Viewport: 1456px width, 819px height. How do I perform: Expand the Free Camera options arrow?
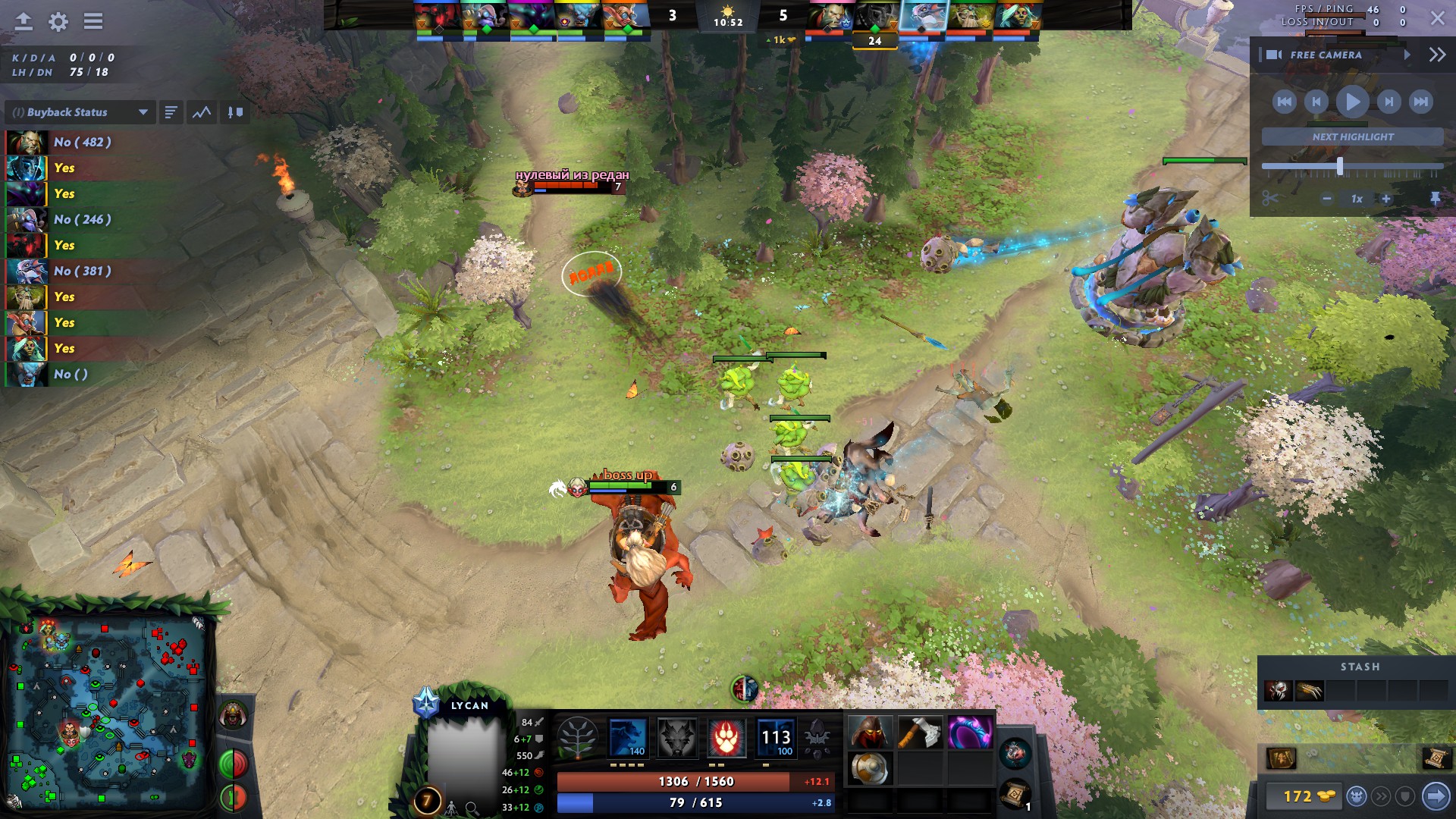(1409, 54)
